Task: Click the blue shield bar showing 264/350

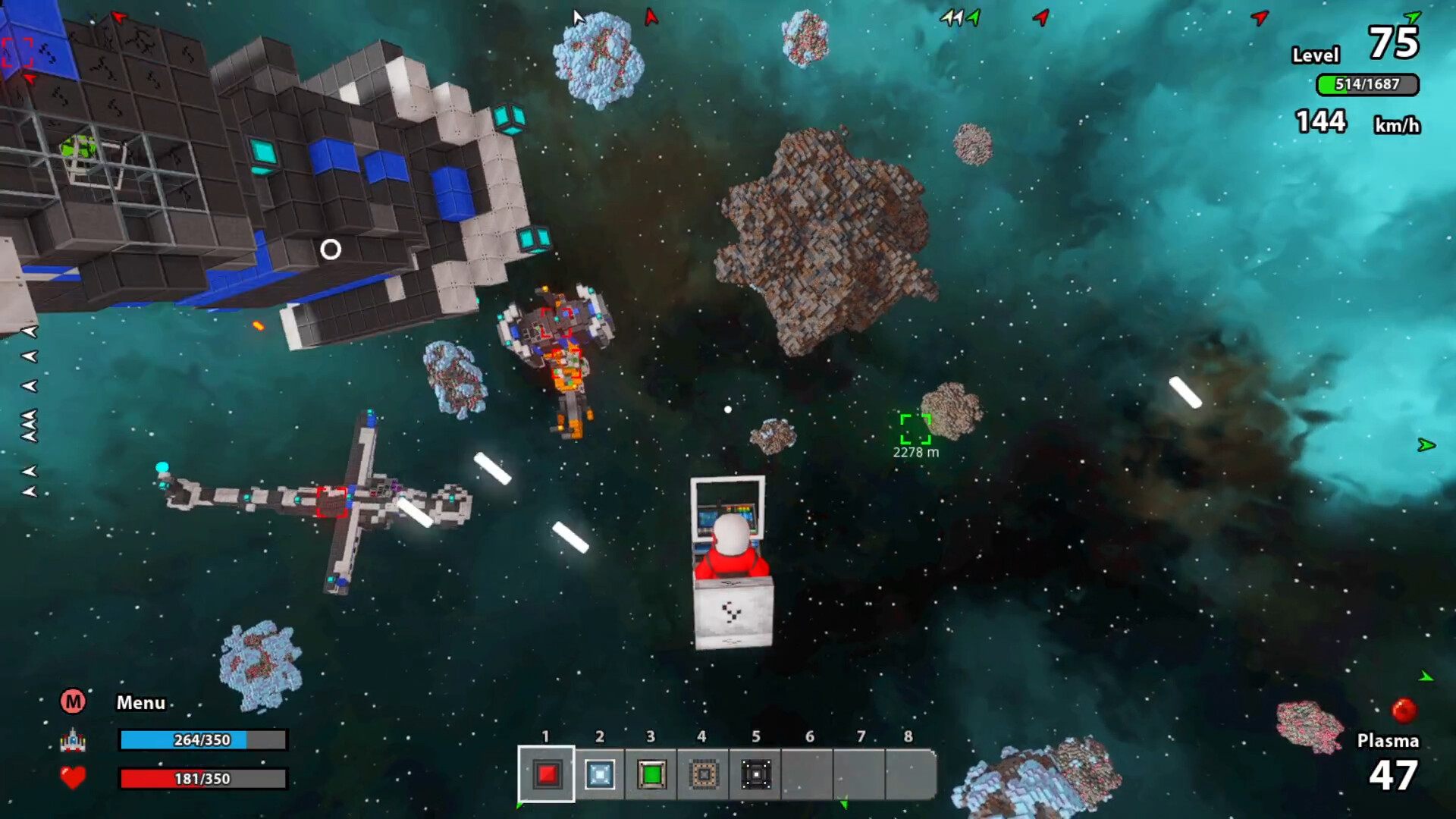Action: [201, 741]
